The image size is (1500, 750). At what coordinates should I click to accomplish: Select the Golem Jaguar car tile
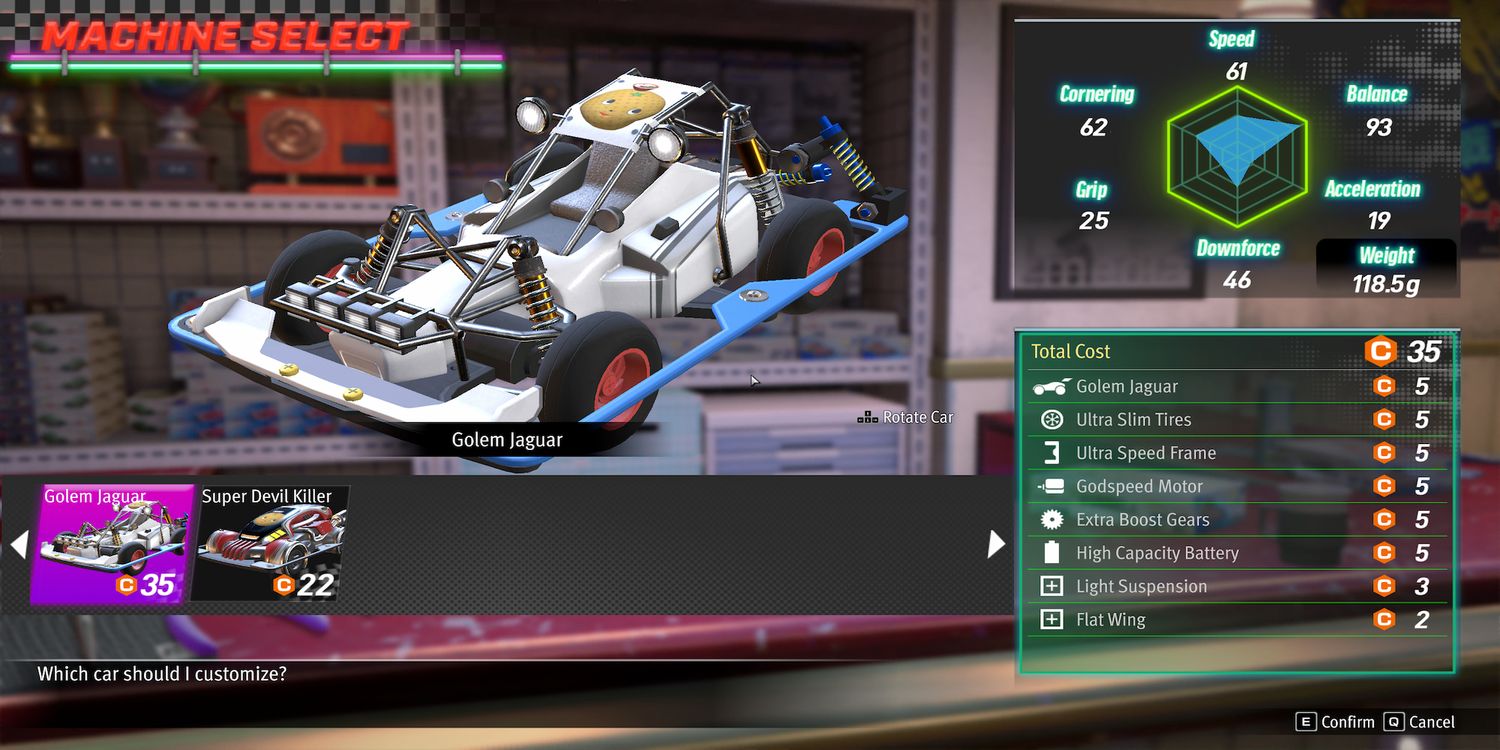pyautogui.click(x=112, y=544)
